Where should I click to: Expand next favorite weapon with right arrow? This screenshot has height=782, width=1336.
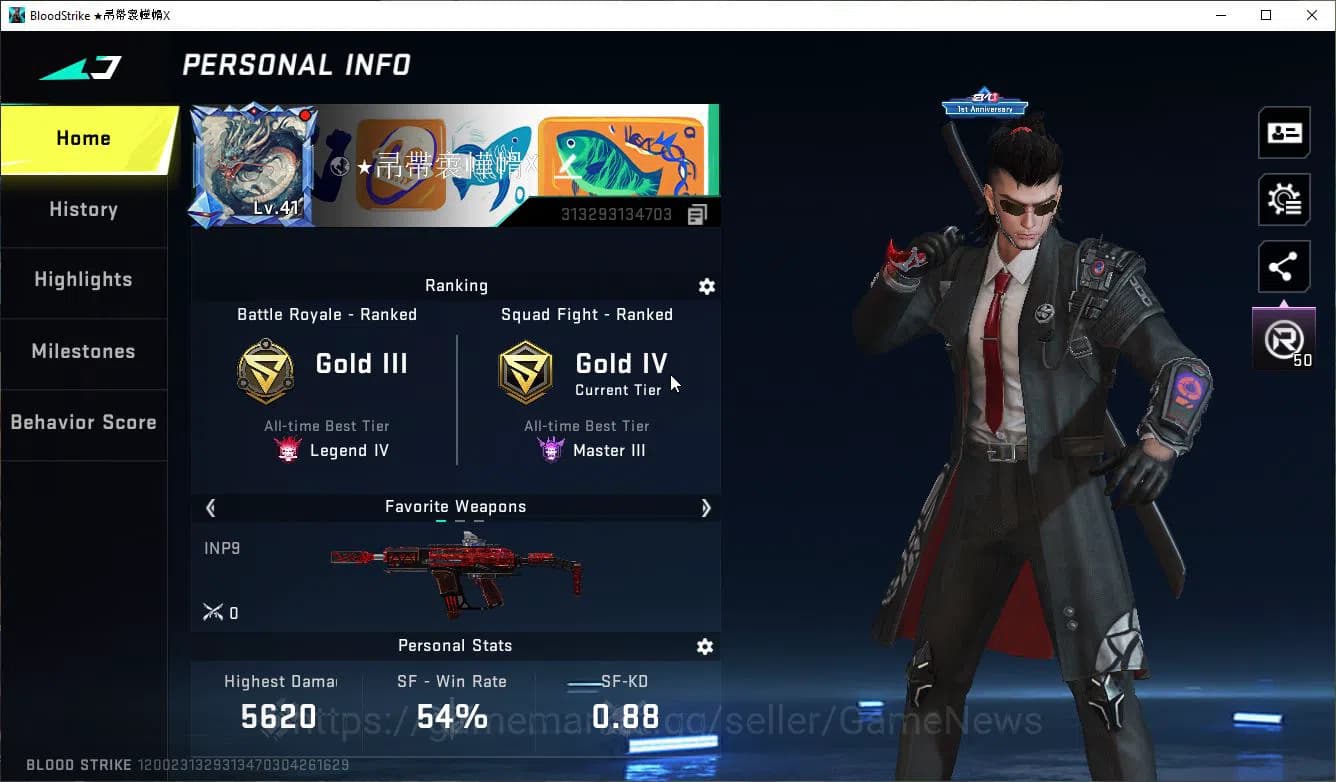[706, 508]
